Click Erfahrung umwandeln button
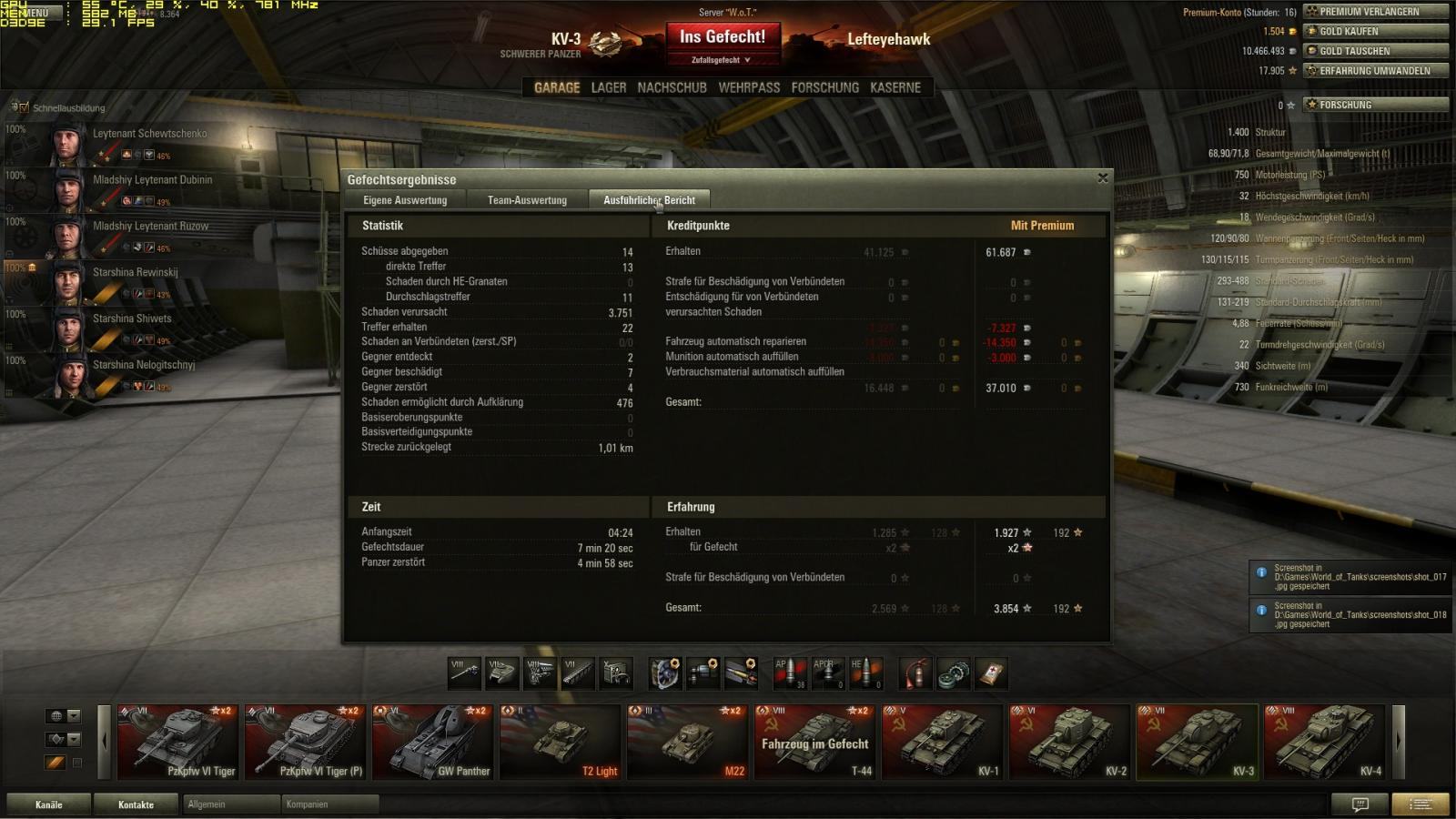1456x819 pixels. click(x=1375, y=70)
